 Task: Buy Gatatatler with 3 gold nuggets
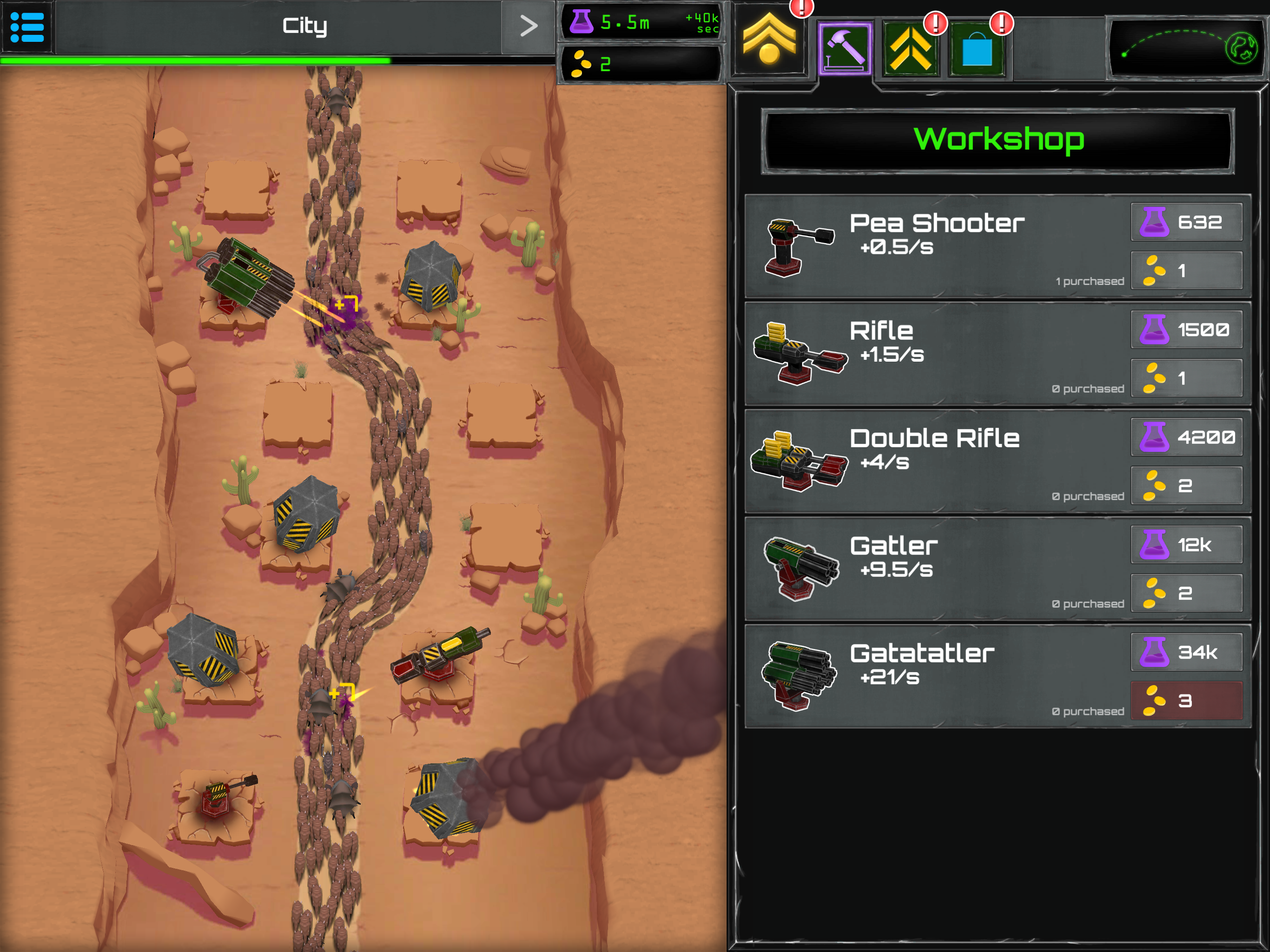click(1186, 701)
